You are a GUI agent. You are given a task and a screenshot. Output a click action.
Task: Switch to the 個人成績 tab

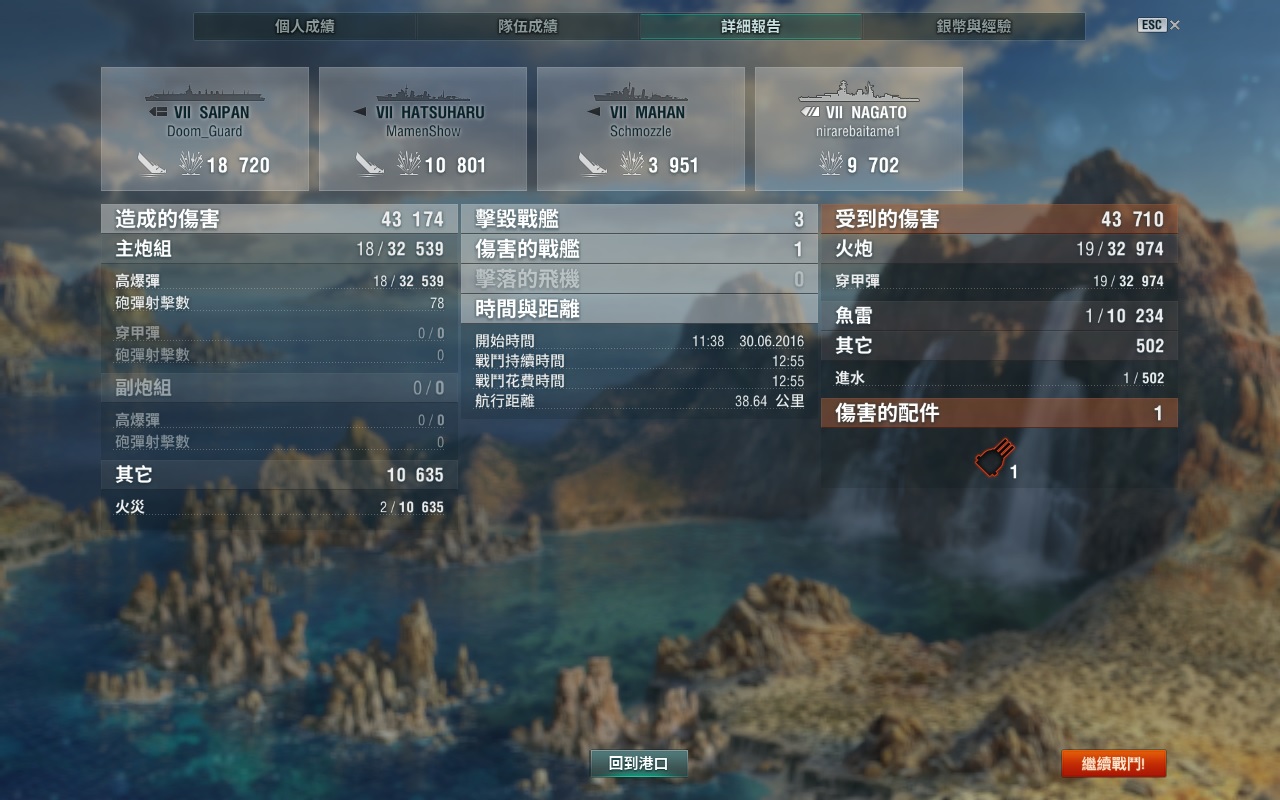pos(305,27)
